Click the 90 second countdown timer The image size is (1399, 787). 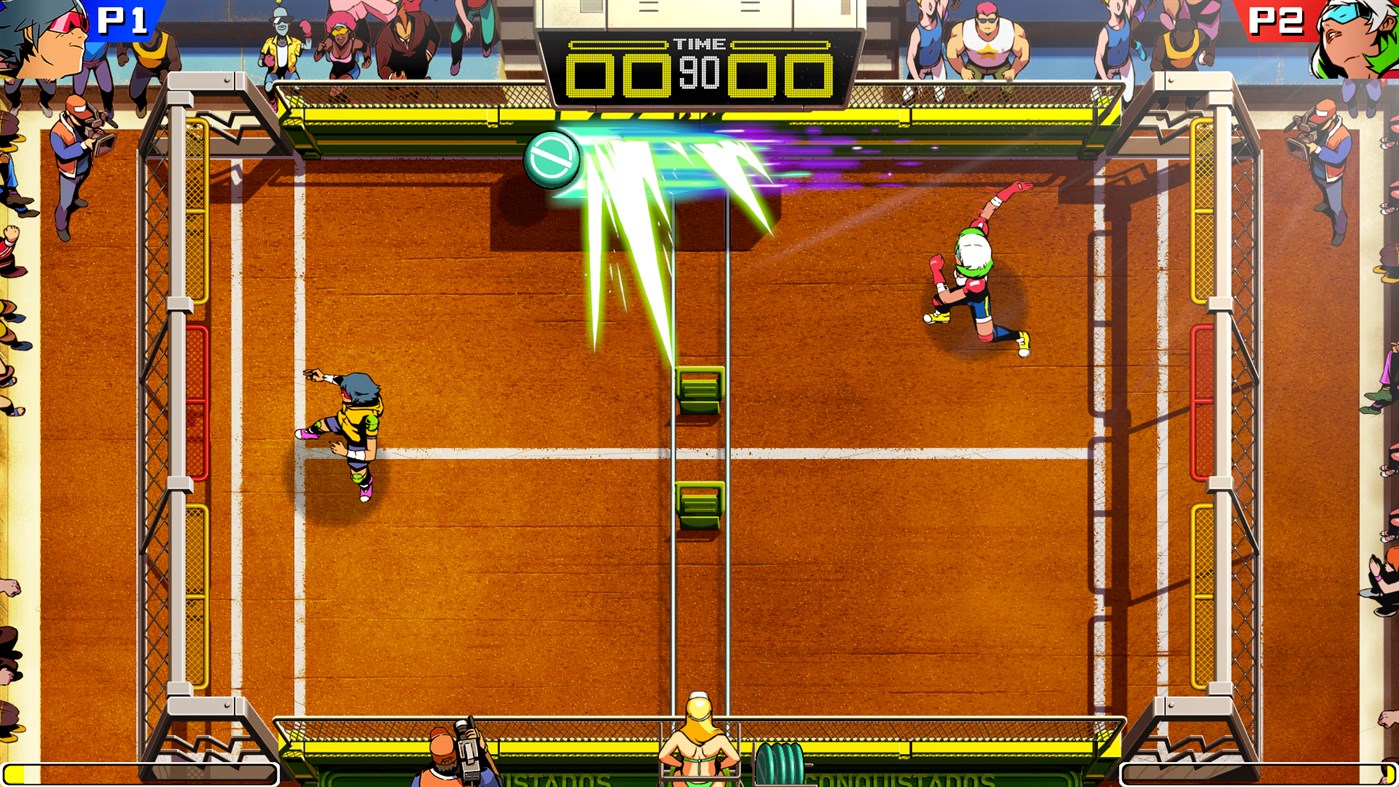tap(700, 73)
